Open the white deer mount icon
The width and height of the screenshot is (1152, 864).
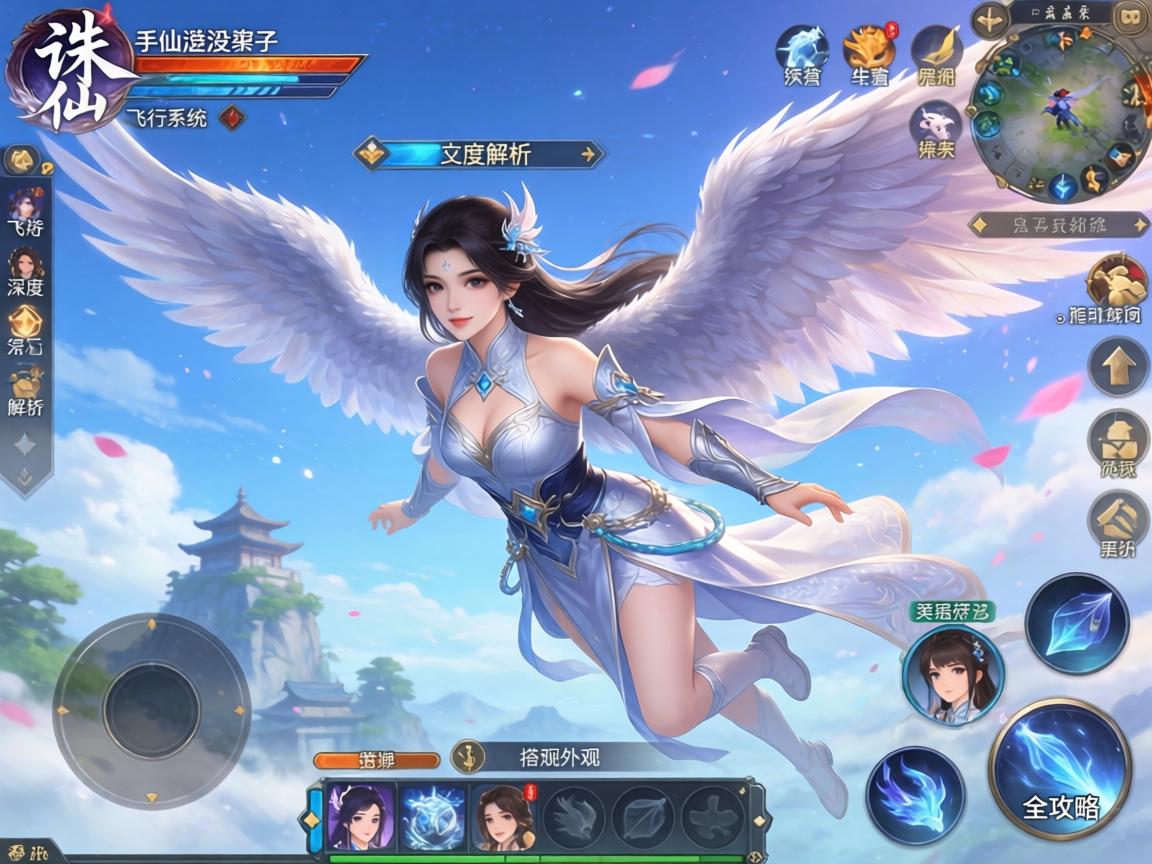[x=937, y=127]
